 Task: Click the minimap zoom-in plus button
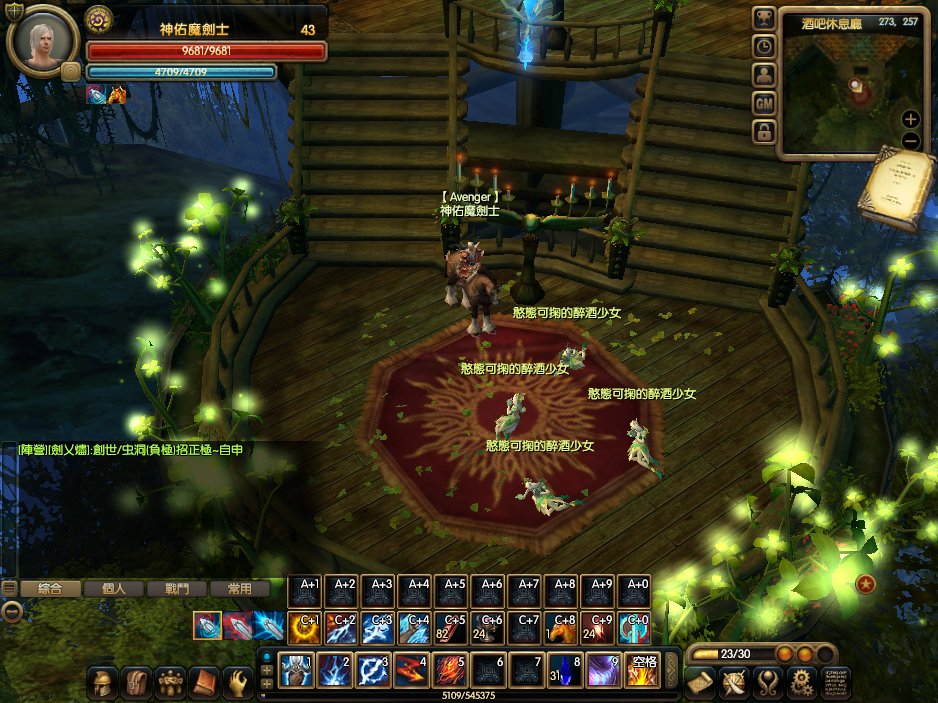[910, 118]
